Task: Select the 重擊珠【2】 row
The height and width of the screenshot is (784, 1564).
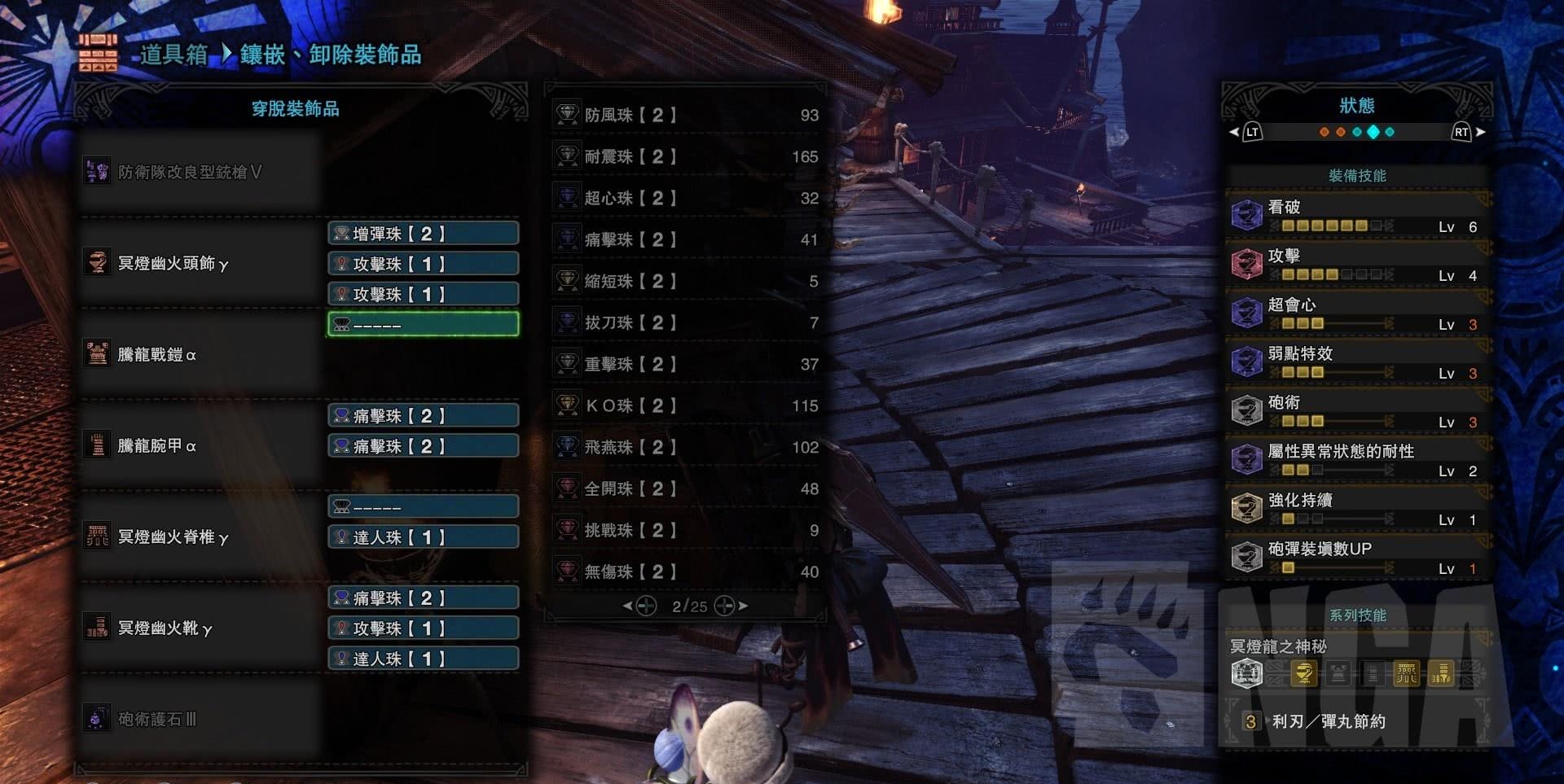Action: pyautogui.click(x=686, y=365)
